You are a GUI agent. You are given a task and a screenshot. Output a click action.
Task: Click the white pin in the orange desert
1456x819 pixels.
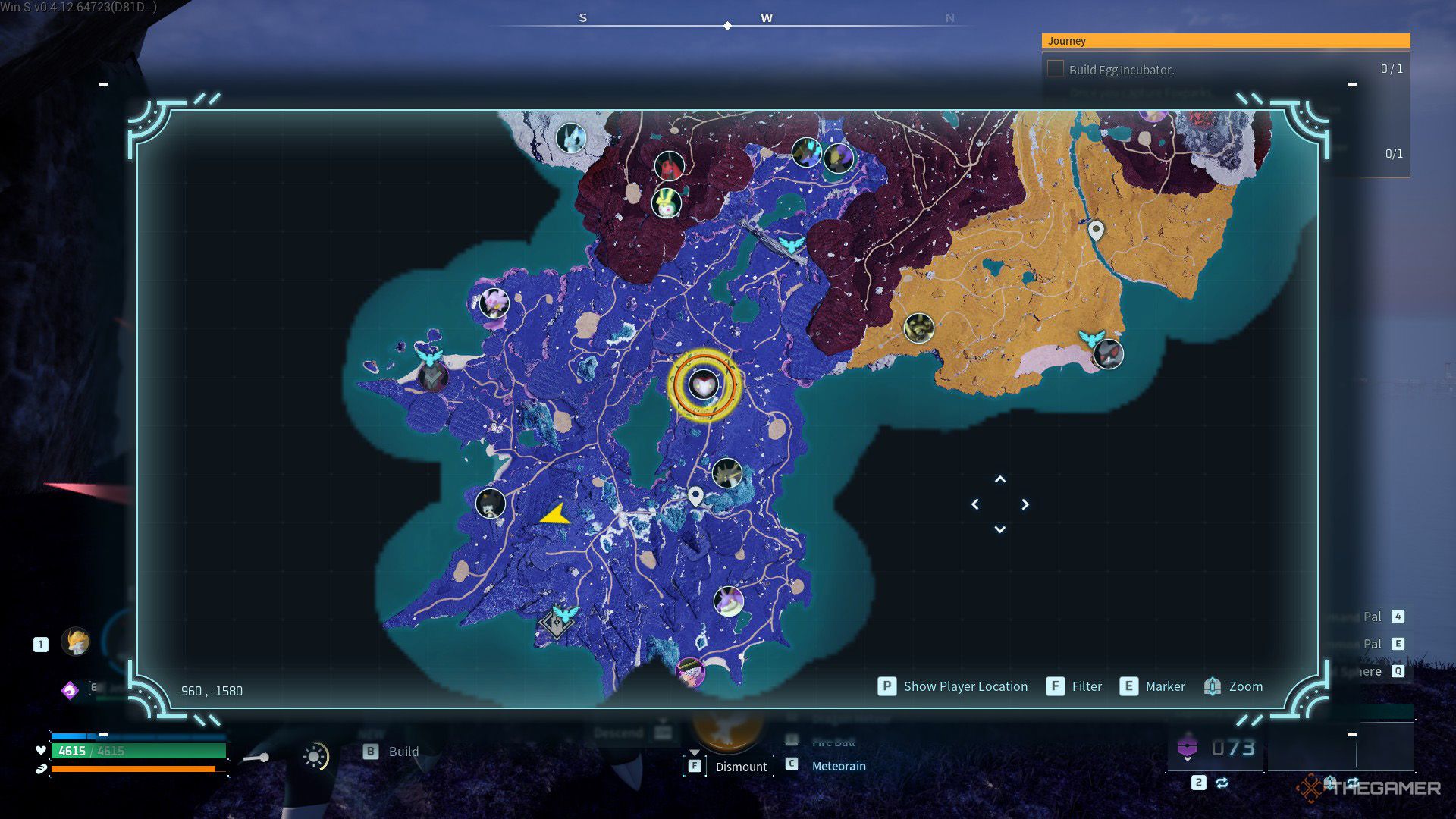point(1096,230)
